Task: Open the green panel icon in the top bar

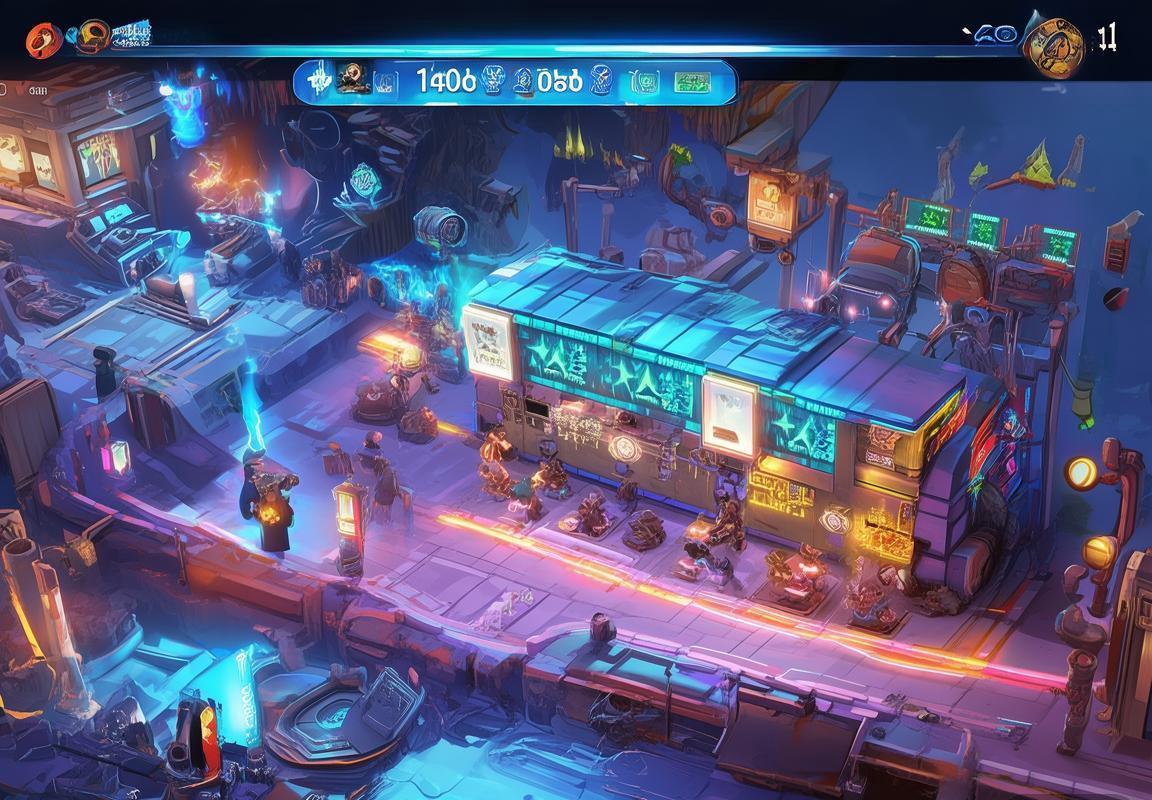Action: pos(691,81)
